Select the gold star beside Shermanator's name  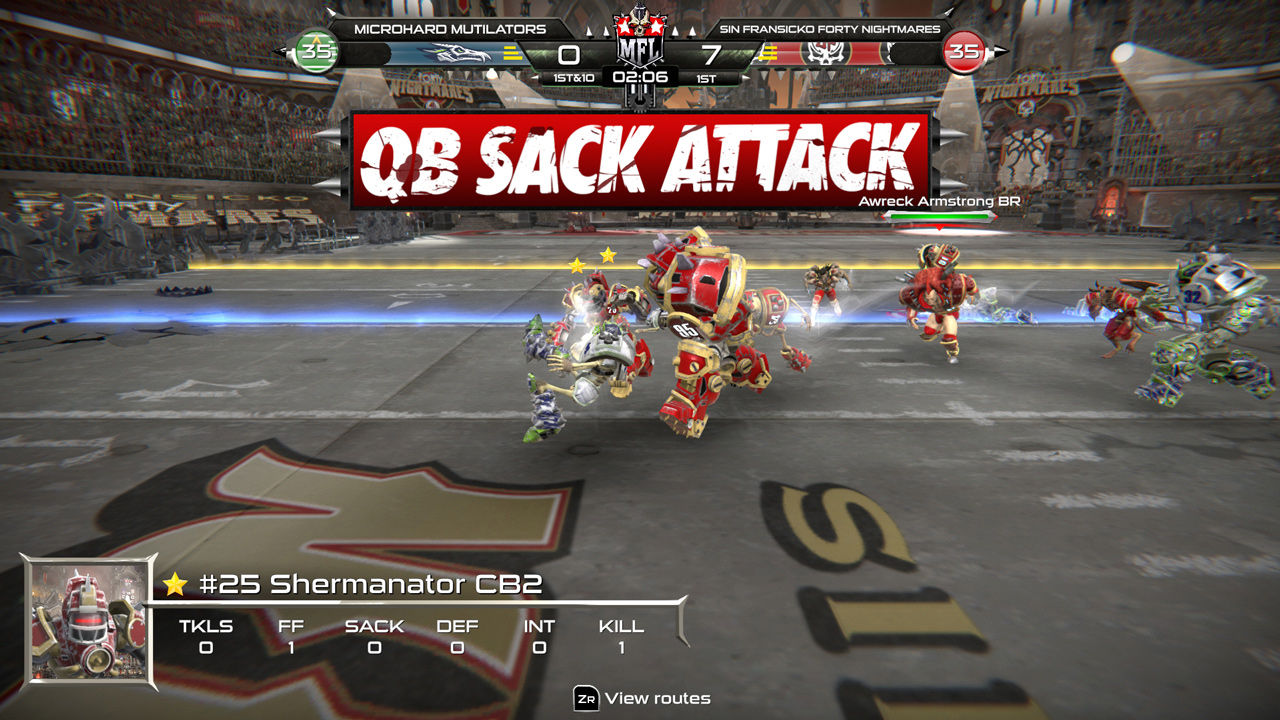click(175, 587)
